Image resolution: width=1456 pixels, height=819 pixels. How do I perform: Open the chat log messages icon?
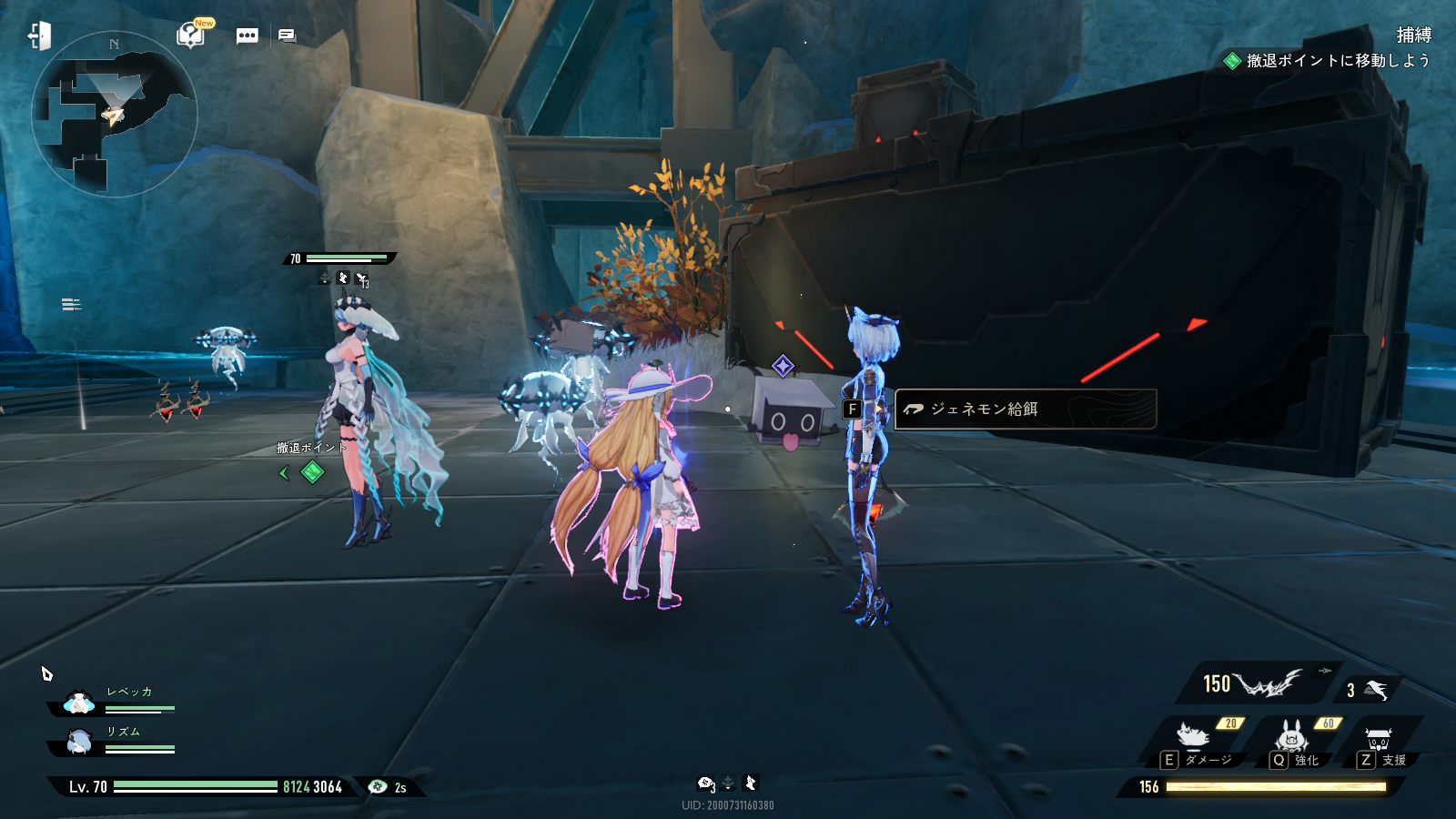coord(287,36)
